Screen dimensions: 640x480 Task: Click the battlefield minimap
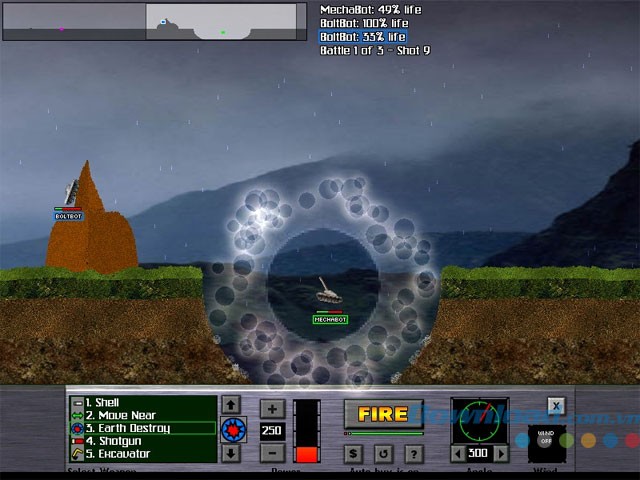(154, 21)
